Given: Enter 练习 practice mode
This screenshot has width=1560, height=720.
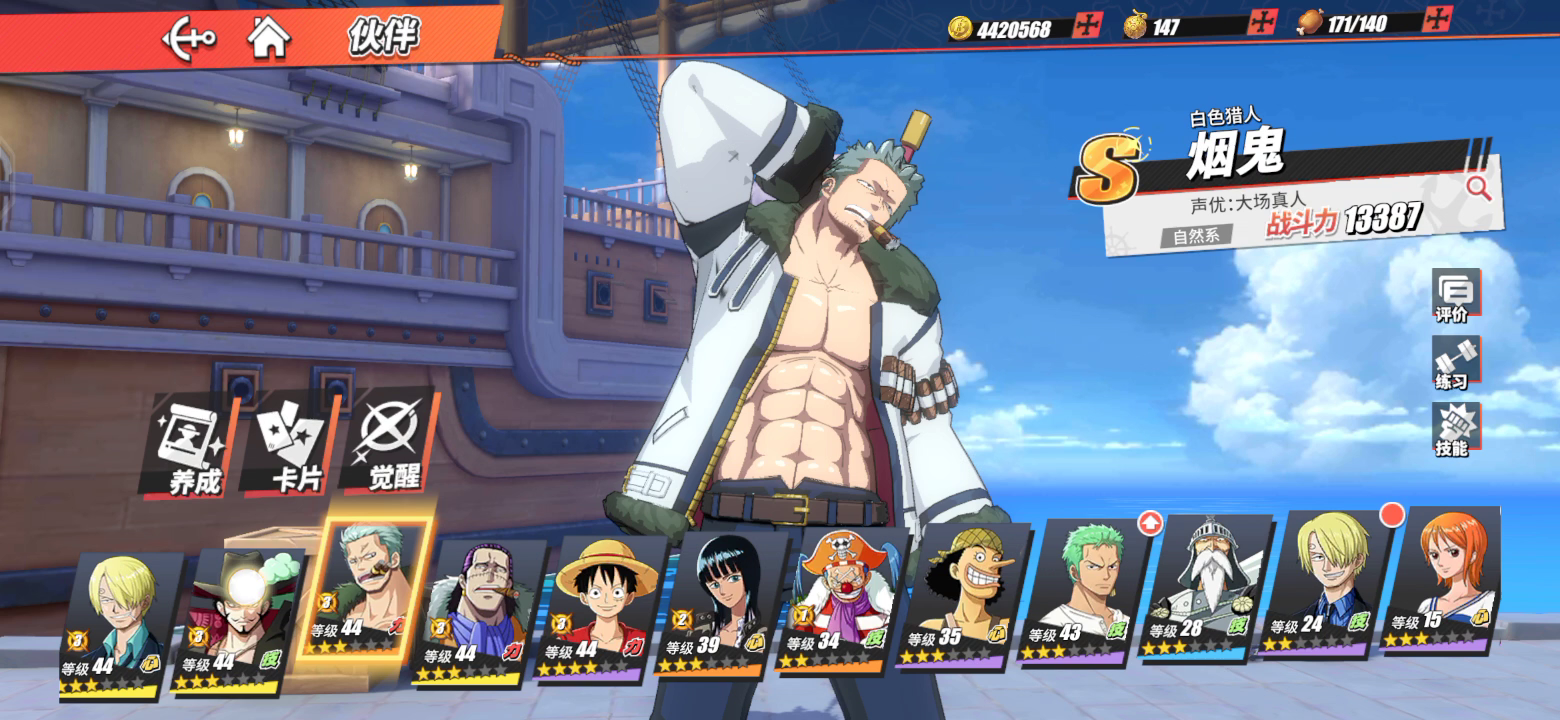Looking at the screenshot, I should tap(1453, 362).
